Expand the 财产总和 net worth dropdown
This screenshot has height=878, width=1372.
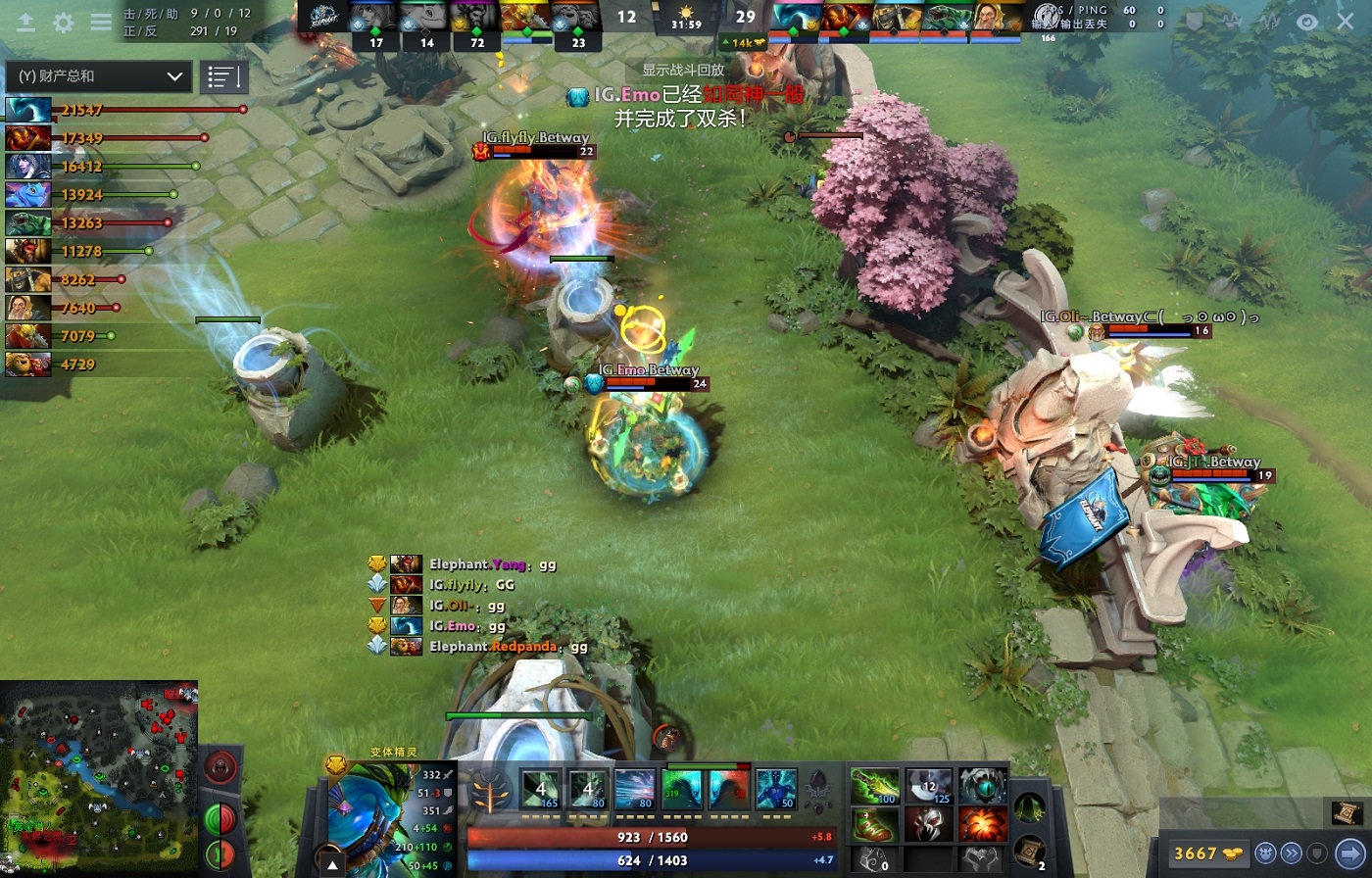[x=100, y=76]
